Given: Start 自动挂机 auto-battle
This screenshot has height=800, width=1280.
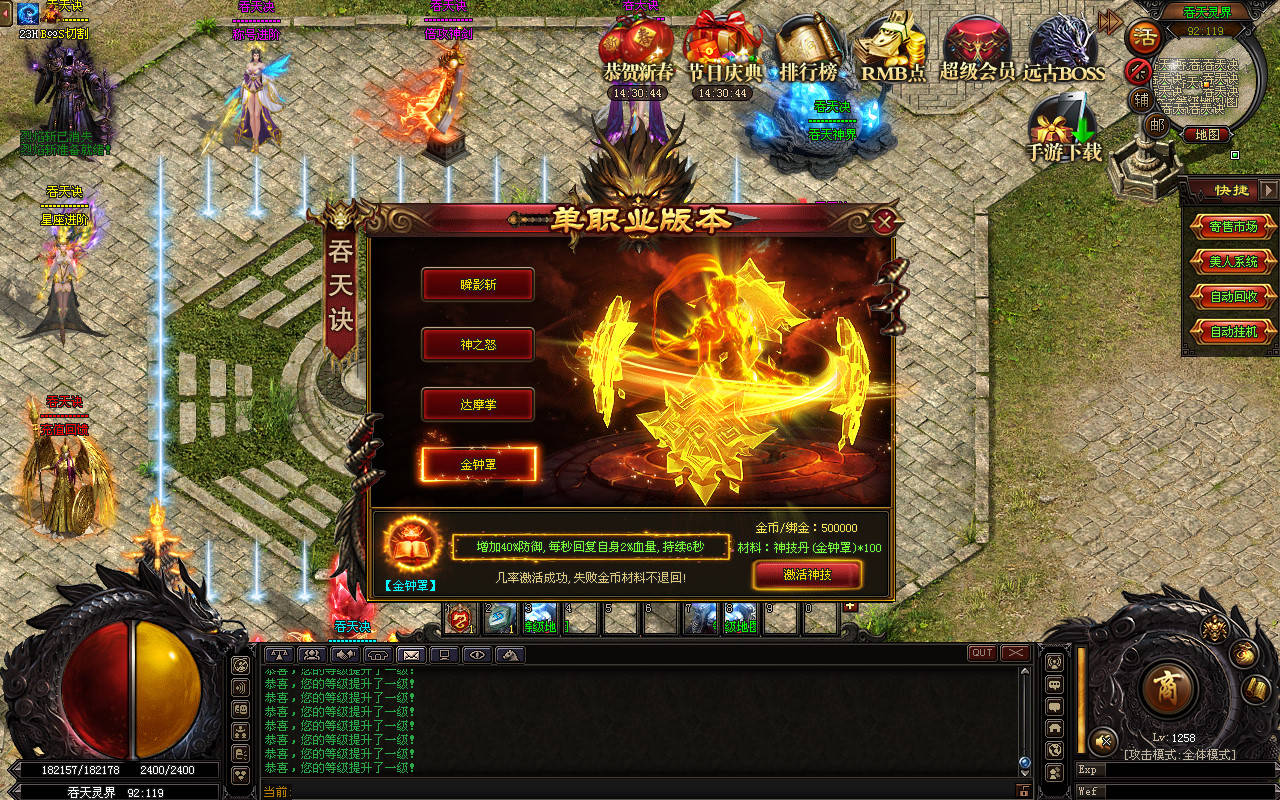Looking at the screenshot, I should [x=1233, y=332].
